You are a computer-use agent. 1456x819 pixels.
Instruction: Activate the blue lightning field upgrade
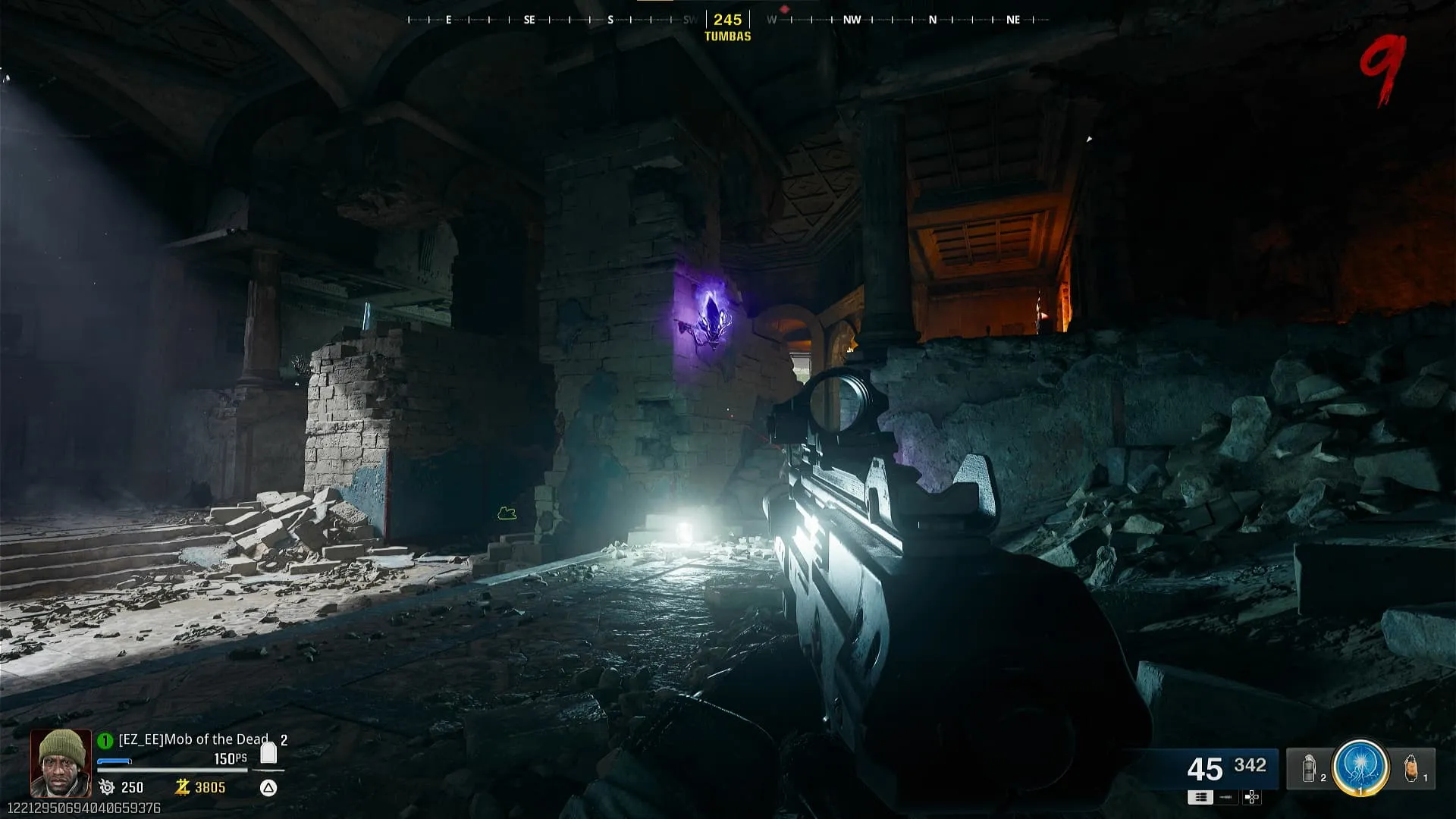click(x=1360, y=767)
